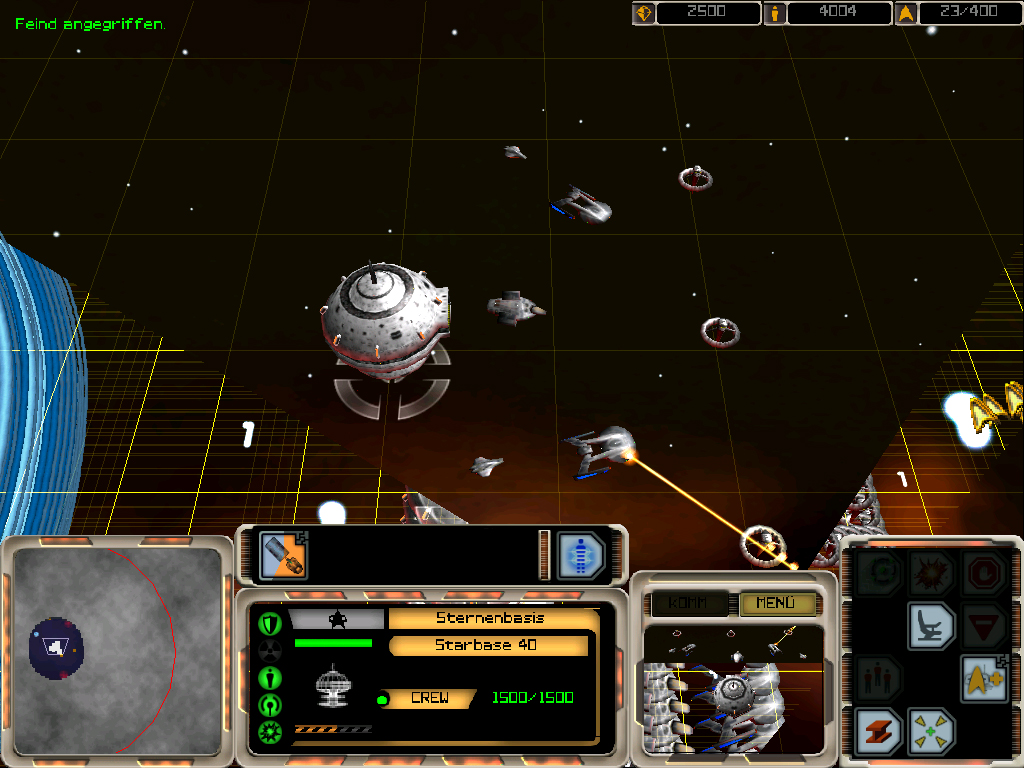Open the Starfleet delta build ship button

984,679
